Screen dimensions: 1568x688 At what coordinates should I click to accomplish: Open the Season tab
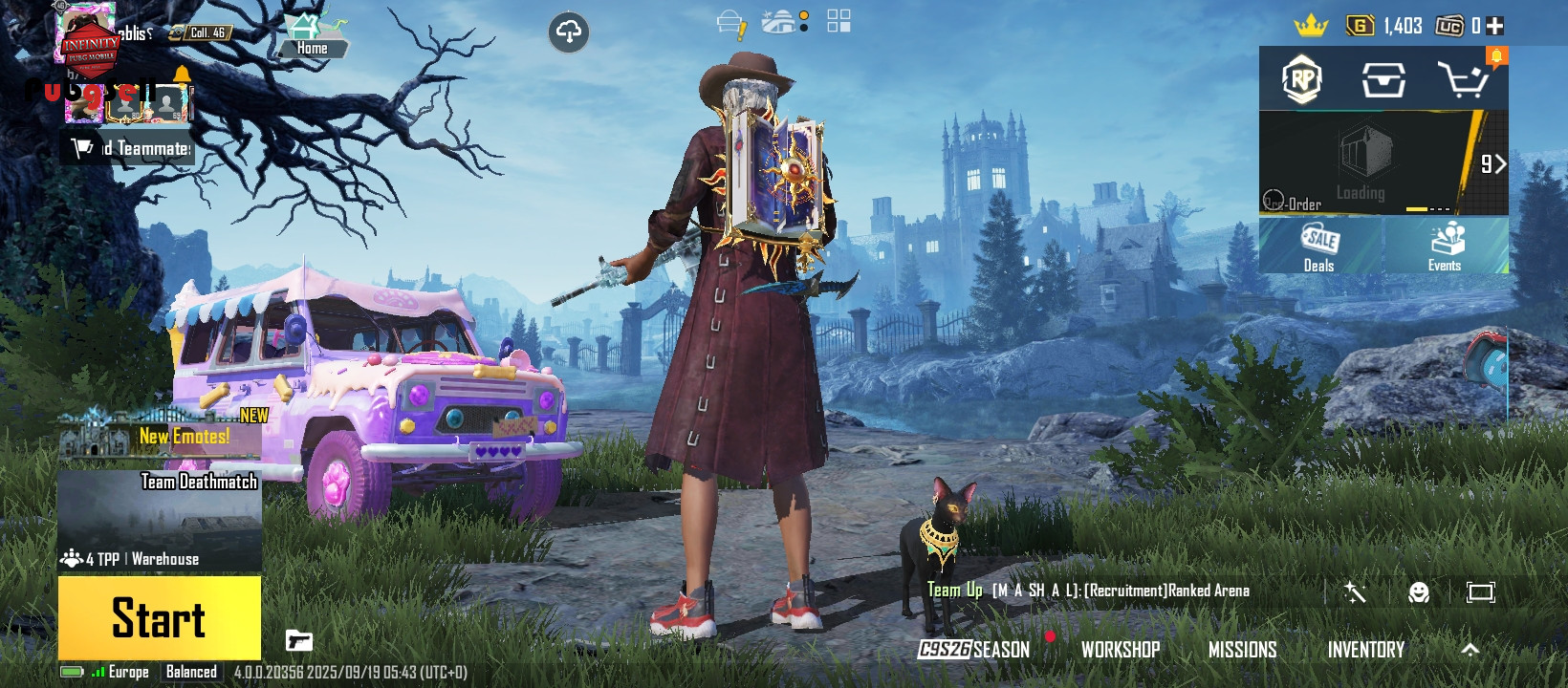(974, 650)
